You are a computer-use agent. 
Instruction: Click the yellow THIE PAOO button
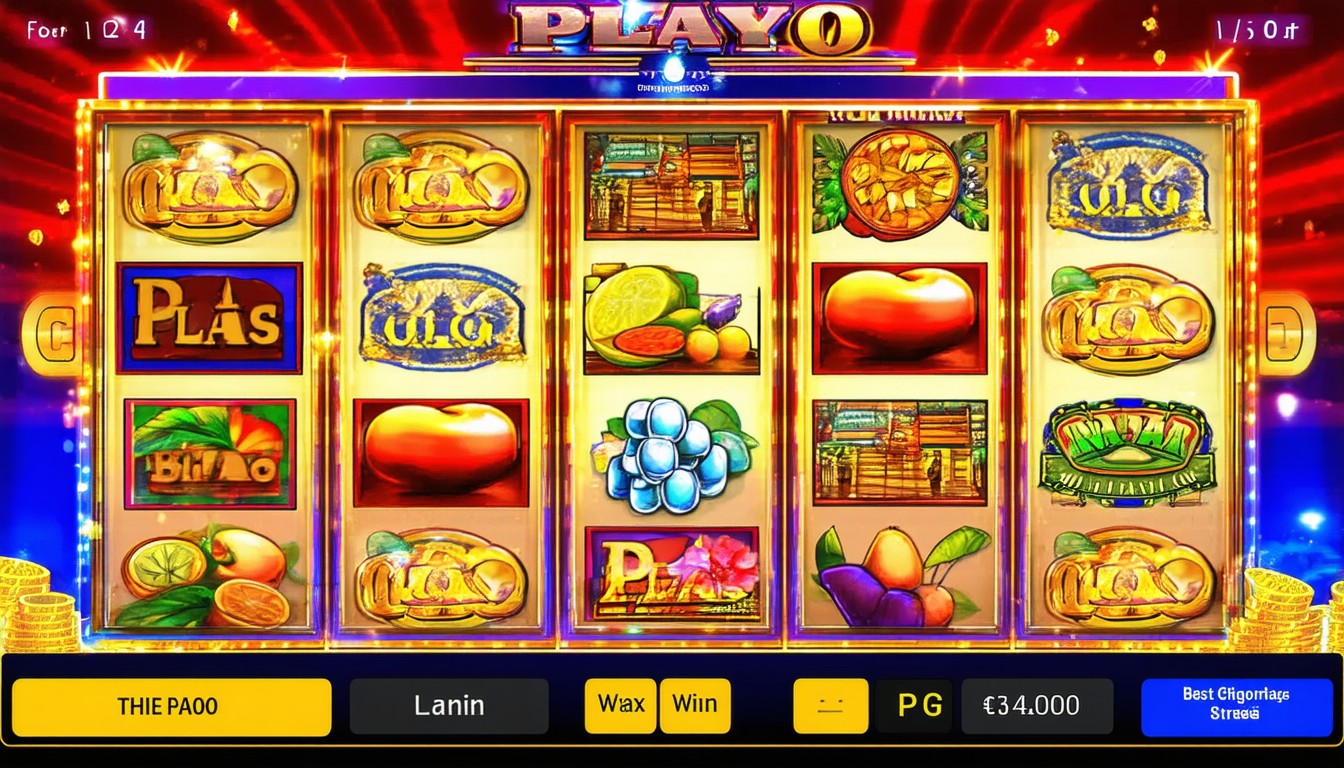coord(171,707)
